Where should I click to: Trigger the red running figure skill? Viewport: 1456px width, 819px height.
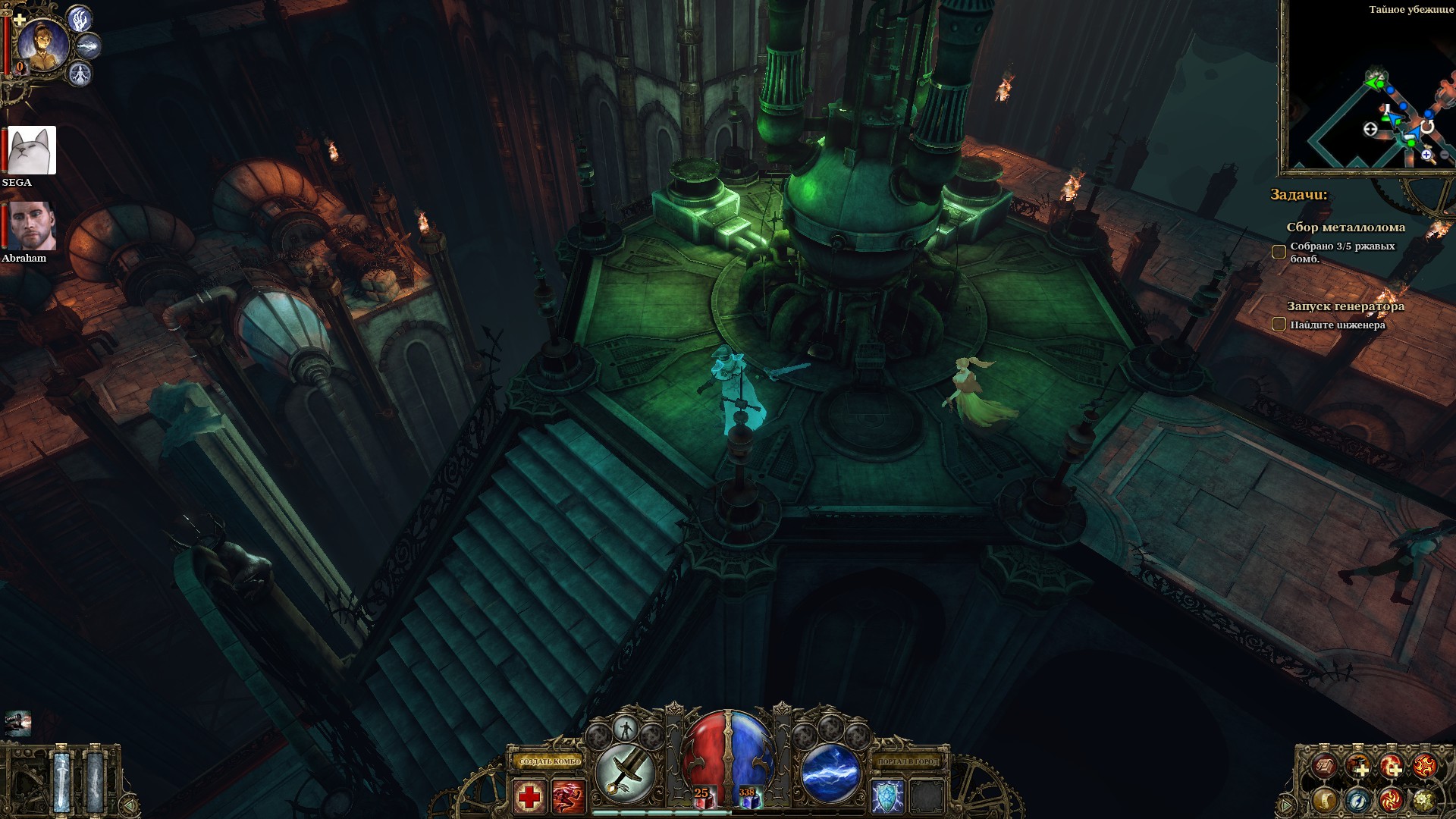tap(568, 796)
